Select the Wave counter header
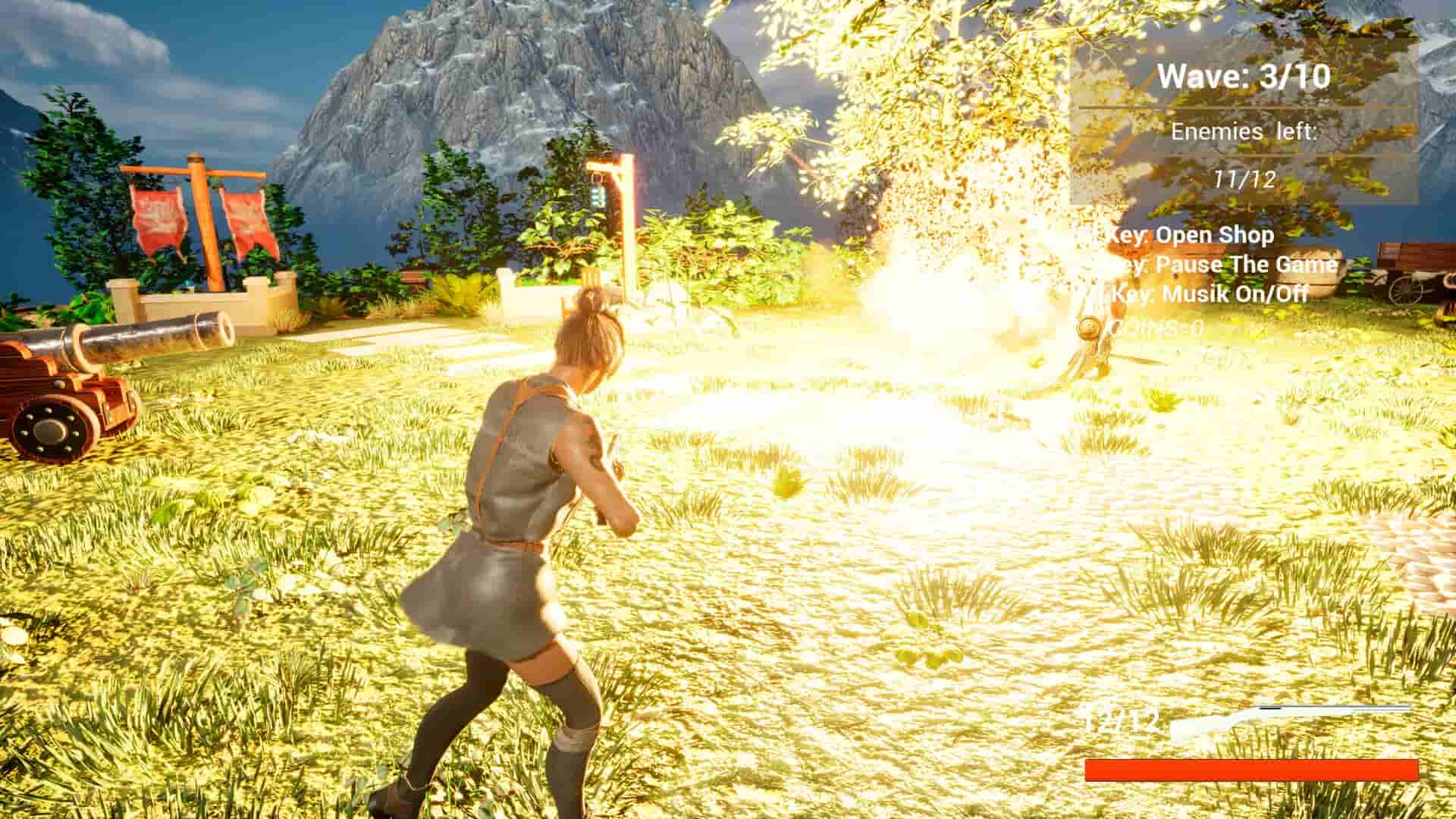 pyautogui.click(x=1244, y=76)
